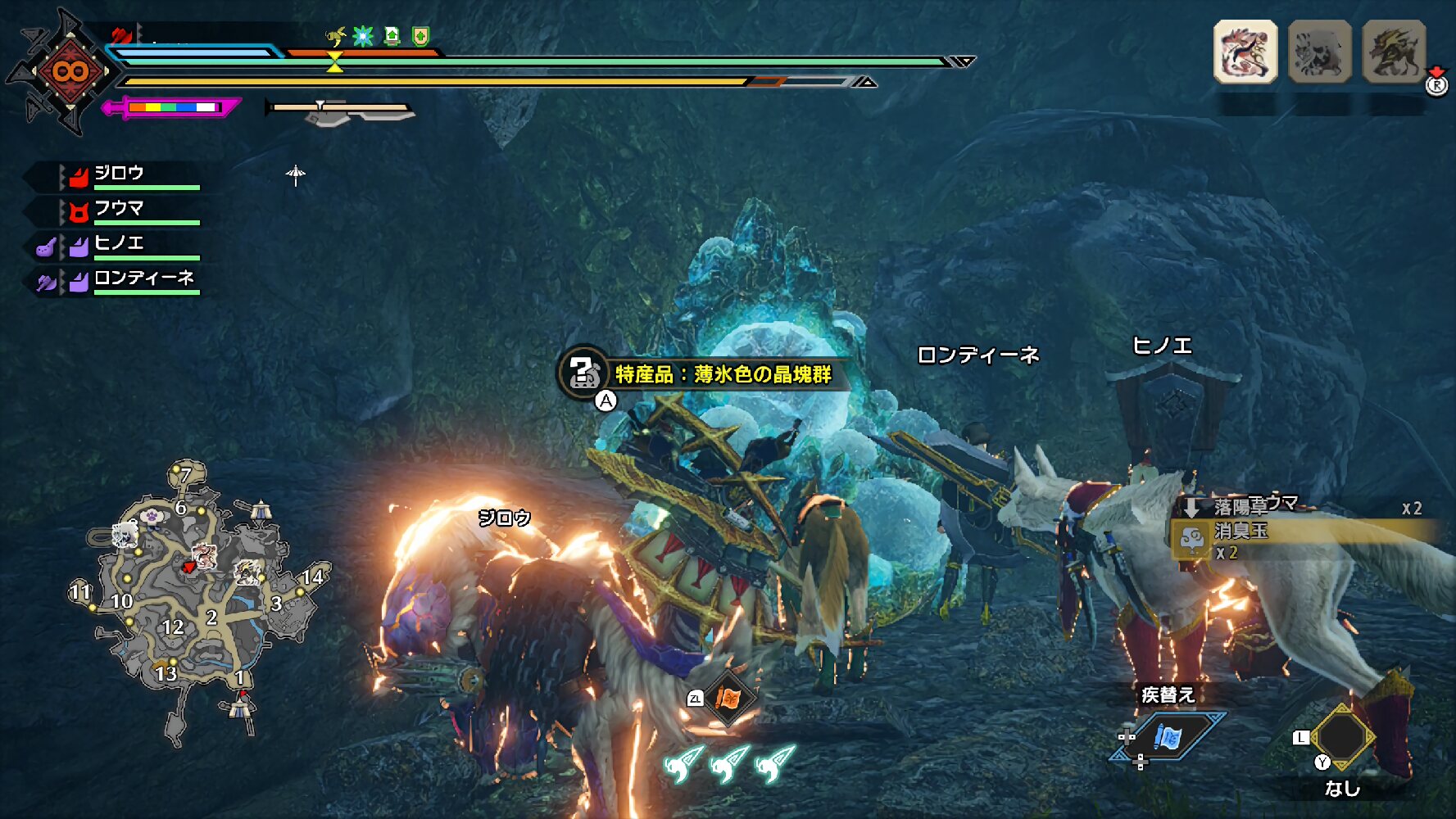Click the orange scroll skill icon

click(728, 698)
